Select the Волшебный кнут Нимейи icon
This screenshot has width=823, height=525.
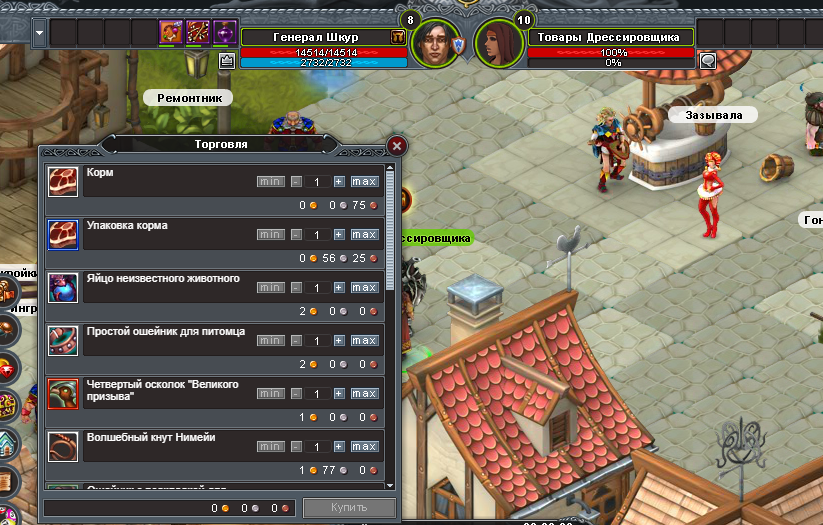coord(63,446)
